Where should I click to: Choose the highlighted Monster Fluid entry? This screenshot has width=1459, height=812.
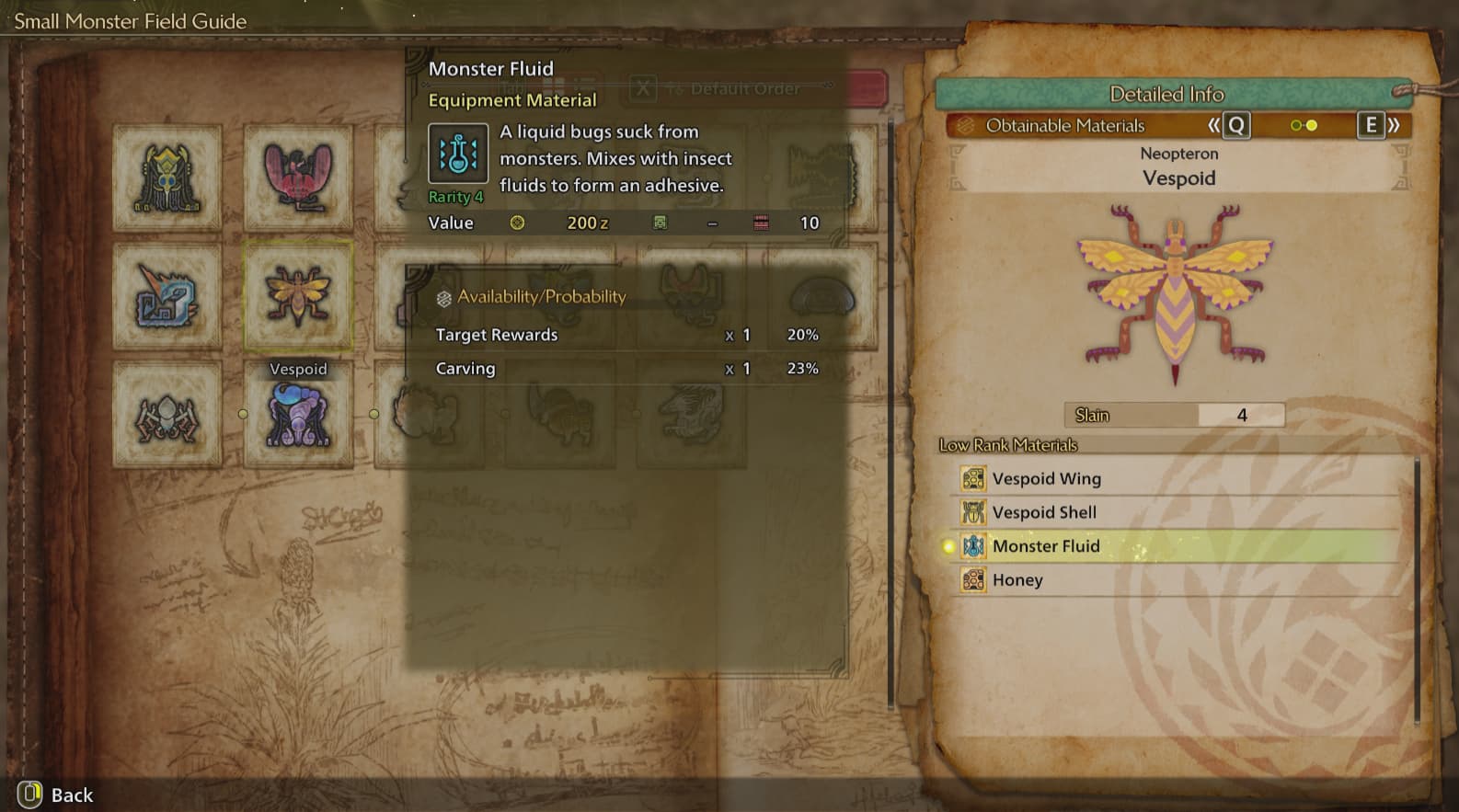click(1046, 546)
